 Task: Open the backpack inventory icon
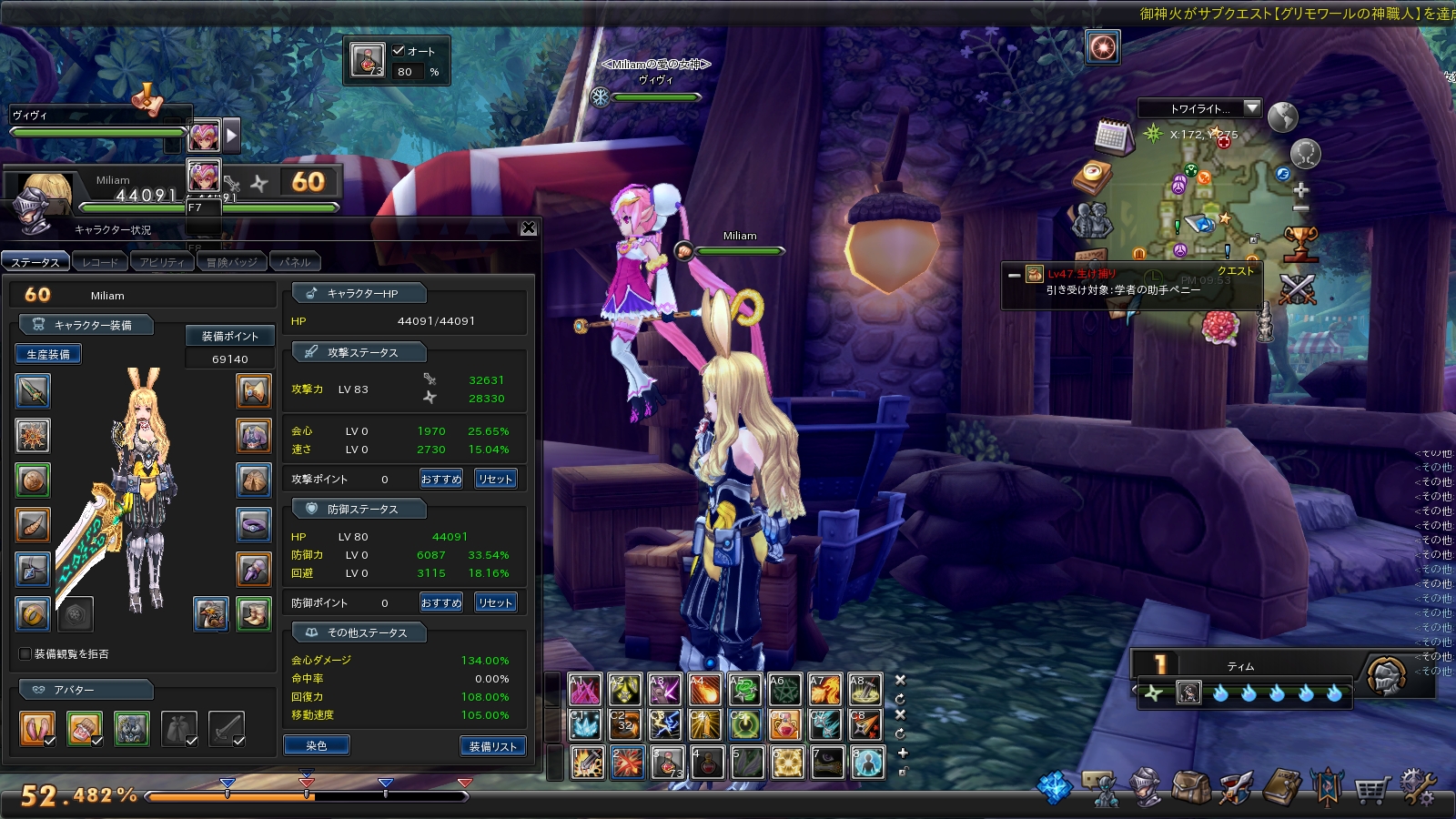click(x=1190, y=788)
